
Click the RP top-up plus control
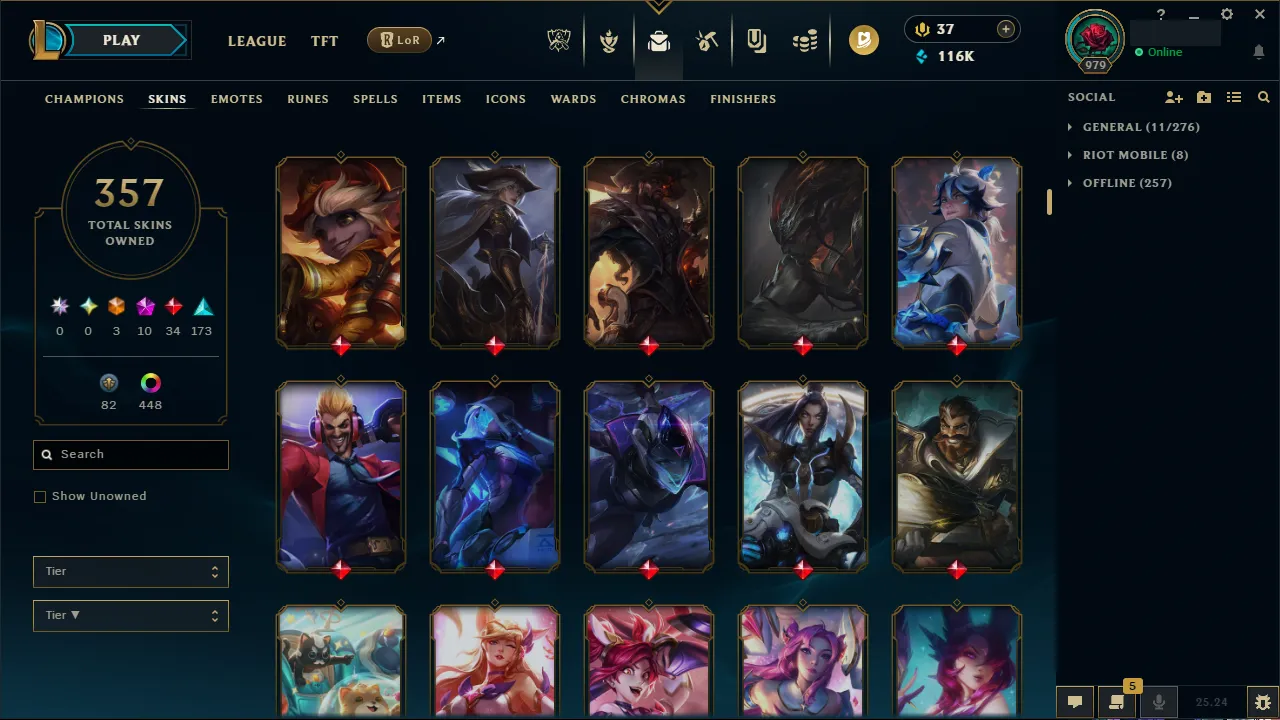(x=1005, y=29)
